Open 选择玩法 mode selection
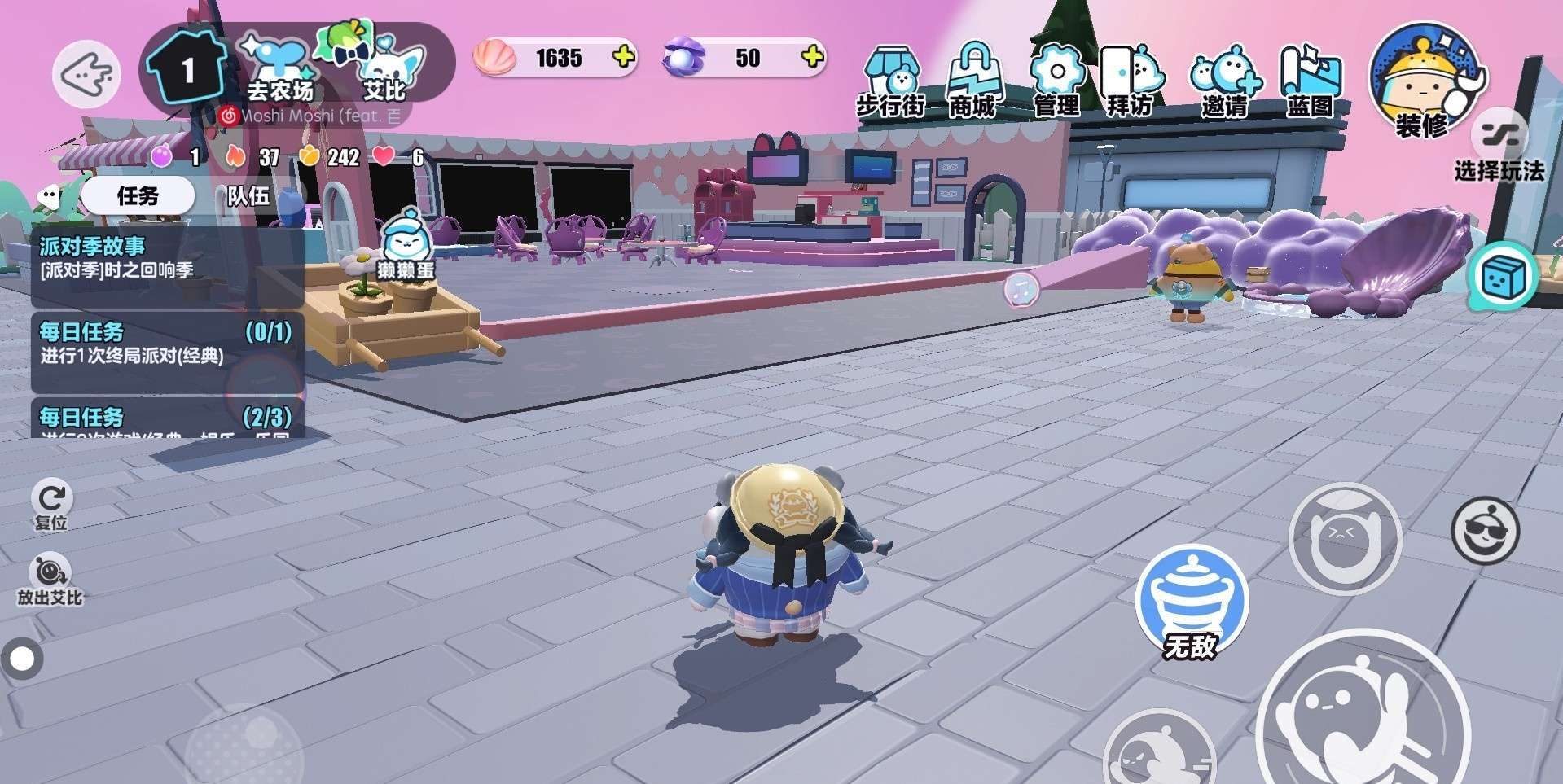1563x784 pixels. [1499, 148]
